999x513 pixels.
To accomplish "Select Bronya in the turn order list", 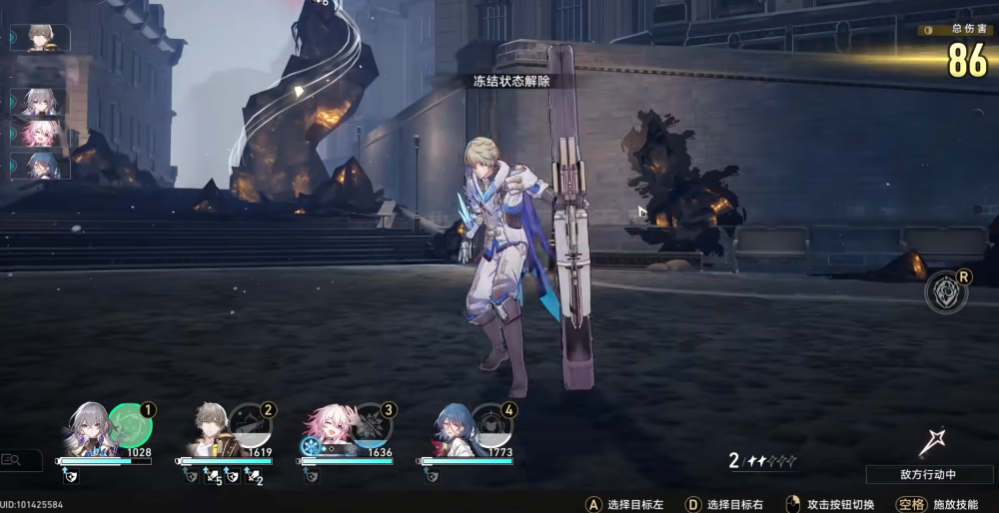I will (x=40, y=102).
